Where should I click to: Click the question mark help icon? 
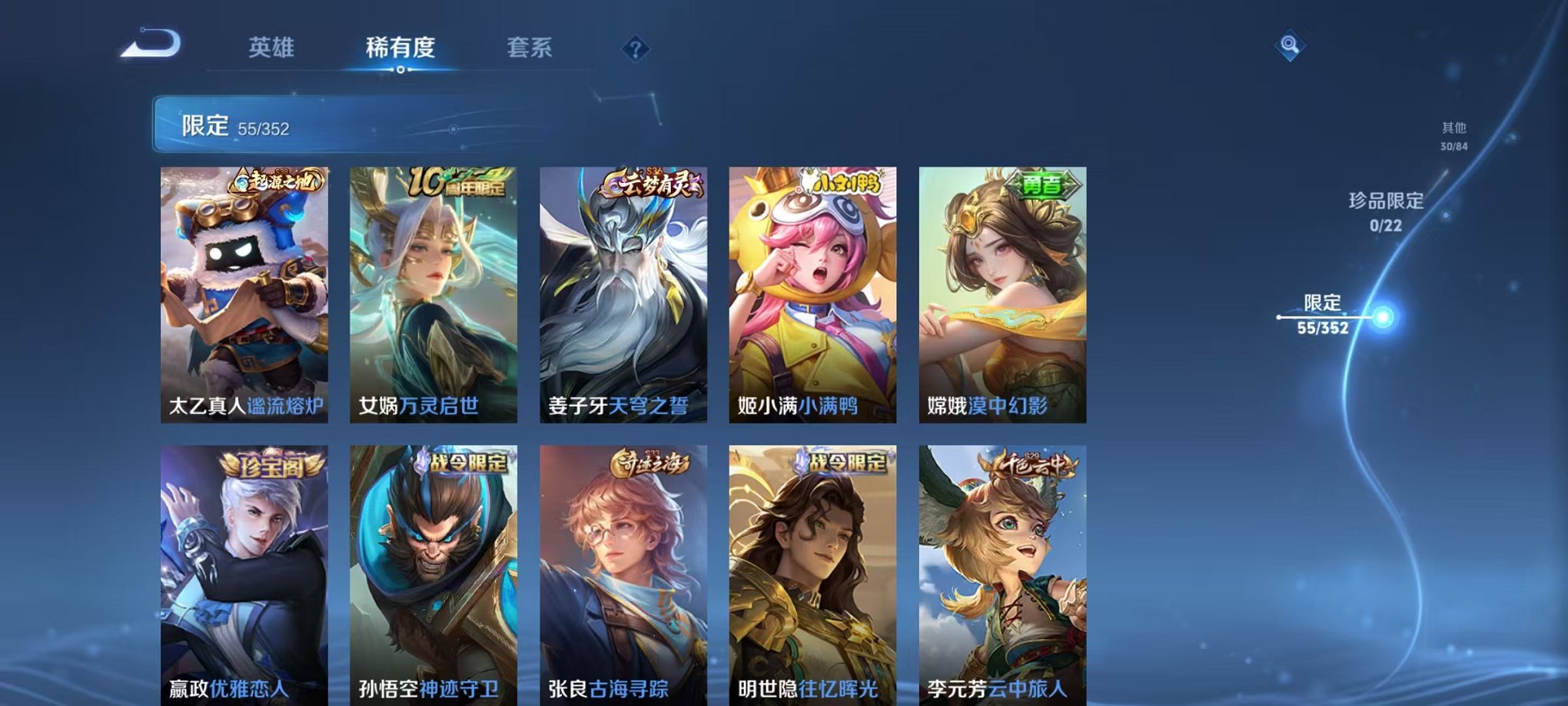point(633,50)
